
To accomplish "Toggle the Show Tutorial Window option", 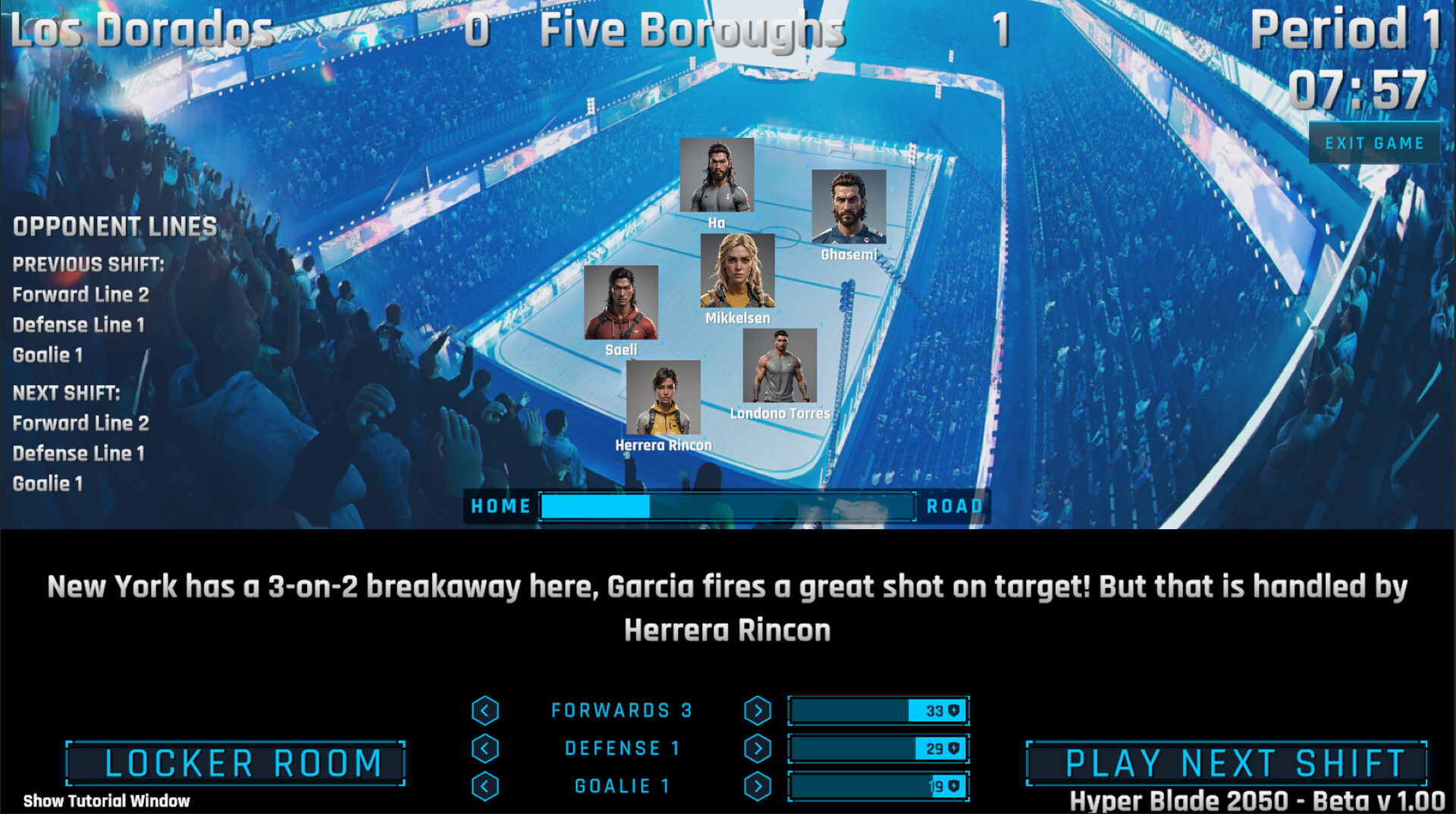I will pyautogui.click(x=105, y=800).
